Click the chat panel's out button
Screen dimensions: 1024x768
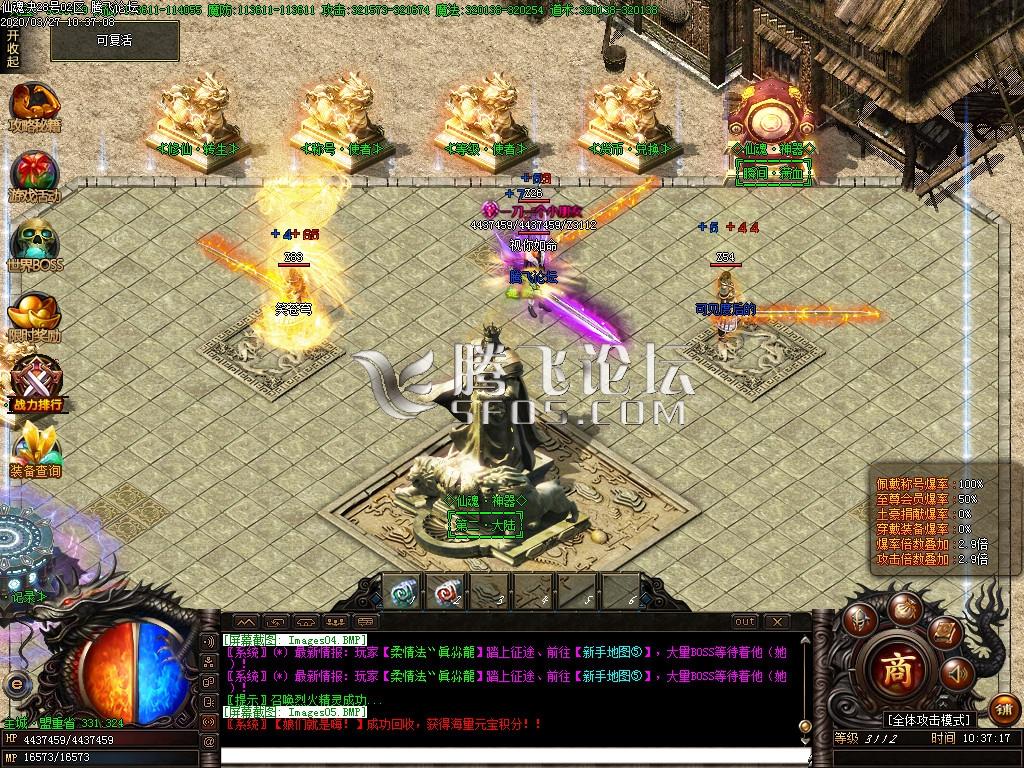(745, 621)
